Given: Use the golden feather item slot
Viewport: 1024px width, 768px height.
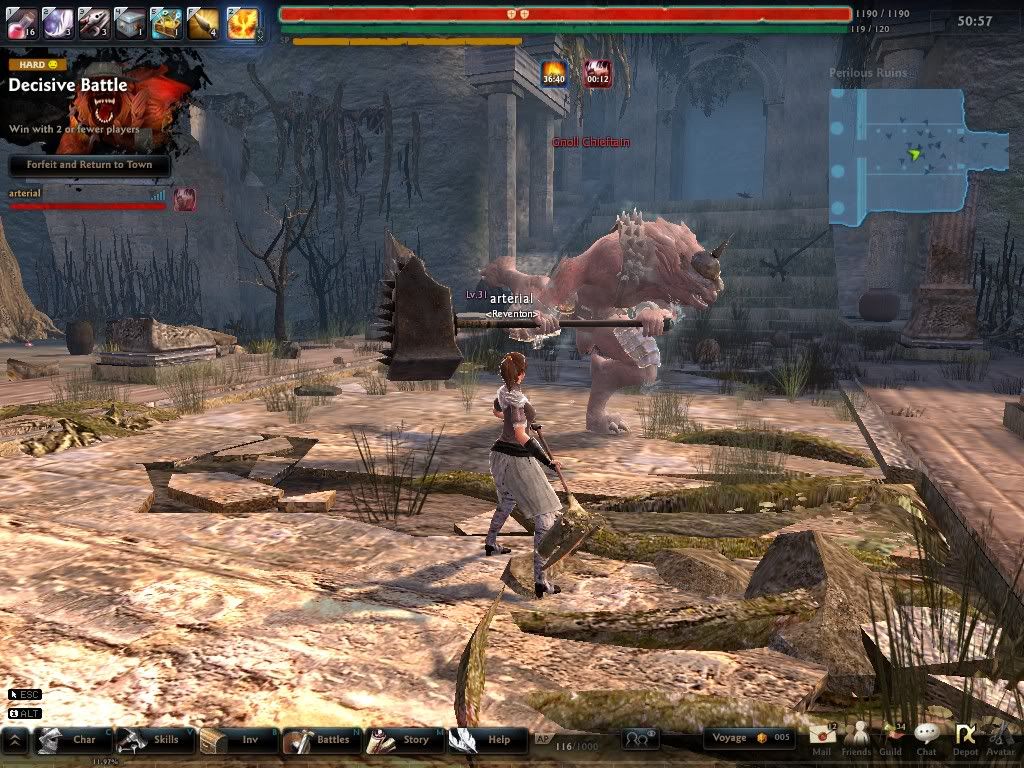Looking at the screenshot, I should pos(203,22).
